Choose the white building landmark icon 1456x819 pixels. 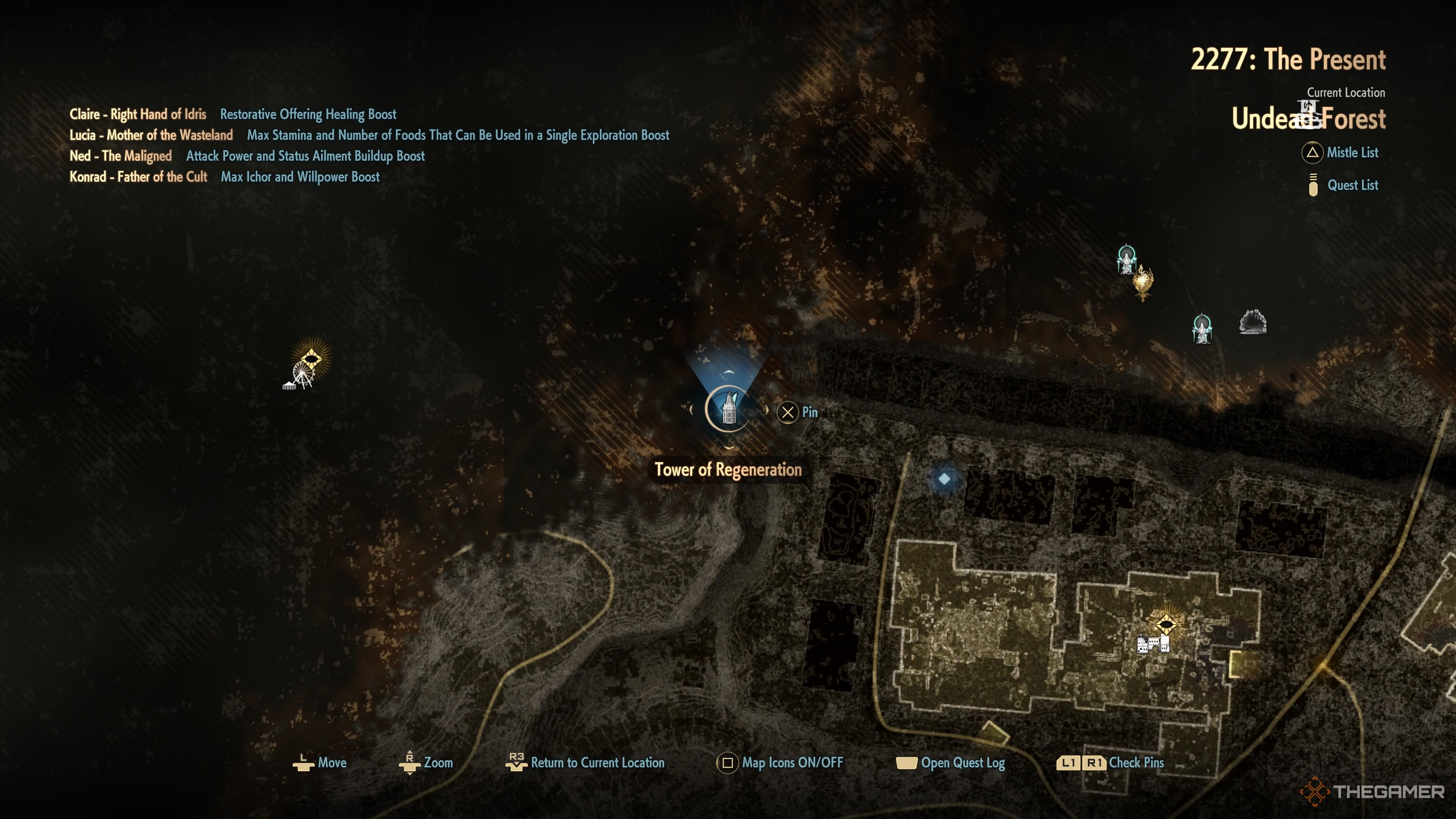coord(1153,644)
